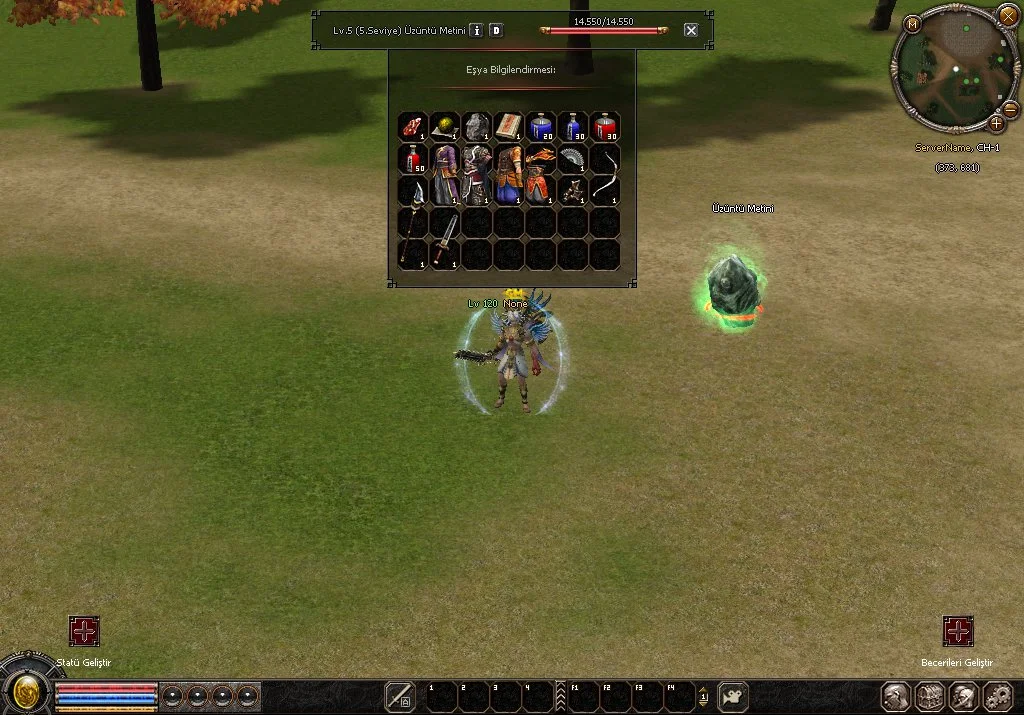
Task: Pick the grey stone item in drop list
Action: pyautogui.click(x=477, y=126)
